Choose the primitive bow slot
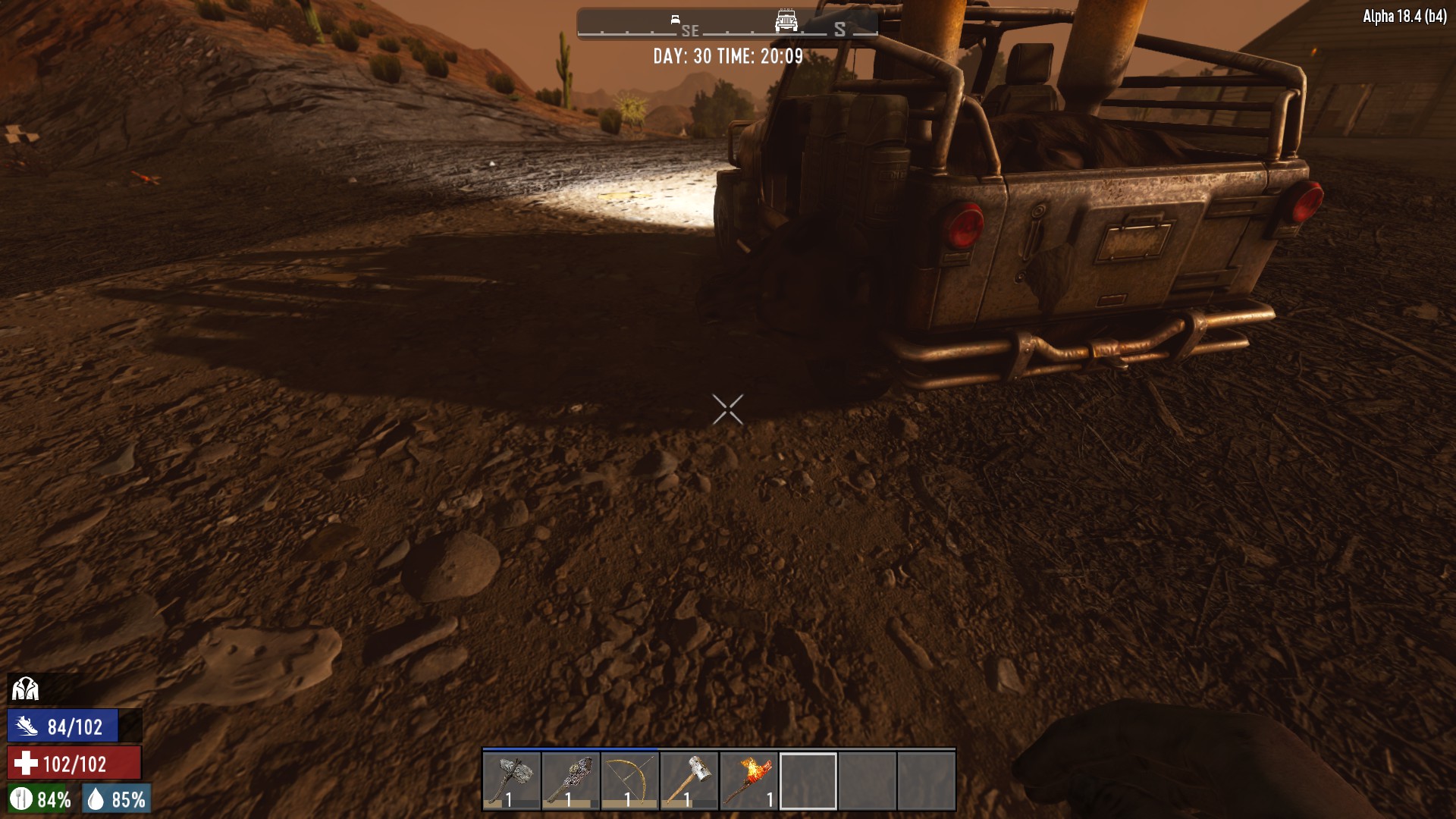1456x819 pixels. (630, 780)
